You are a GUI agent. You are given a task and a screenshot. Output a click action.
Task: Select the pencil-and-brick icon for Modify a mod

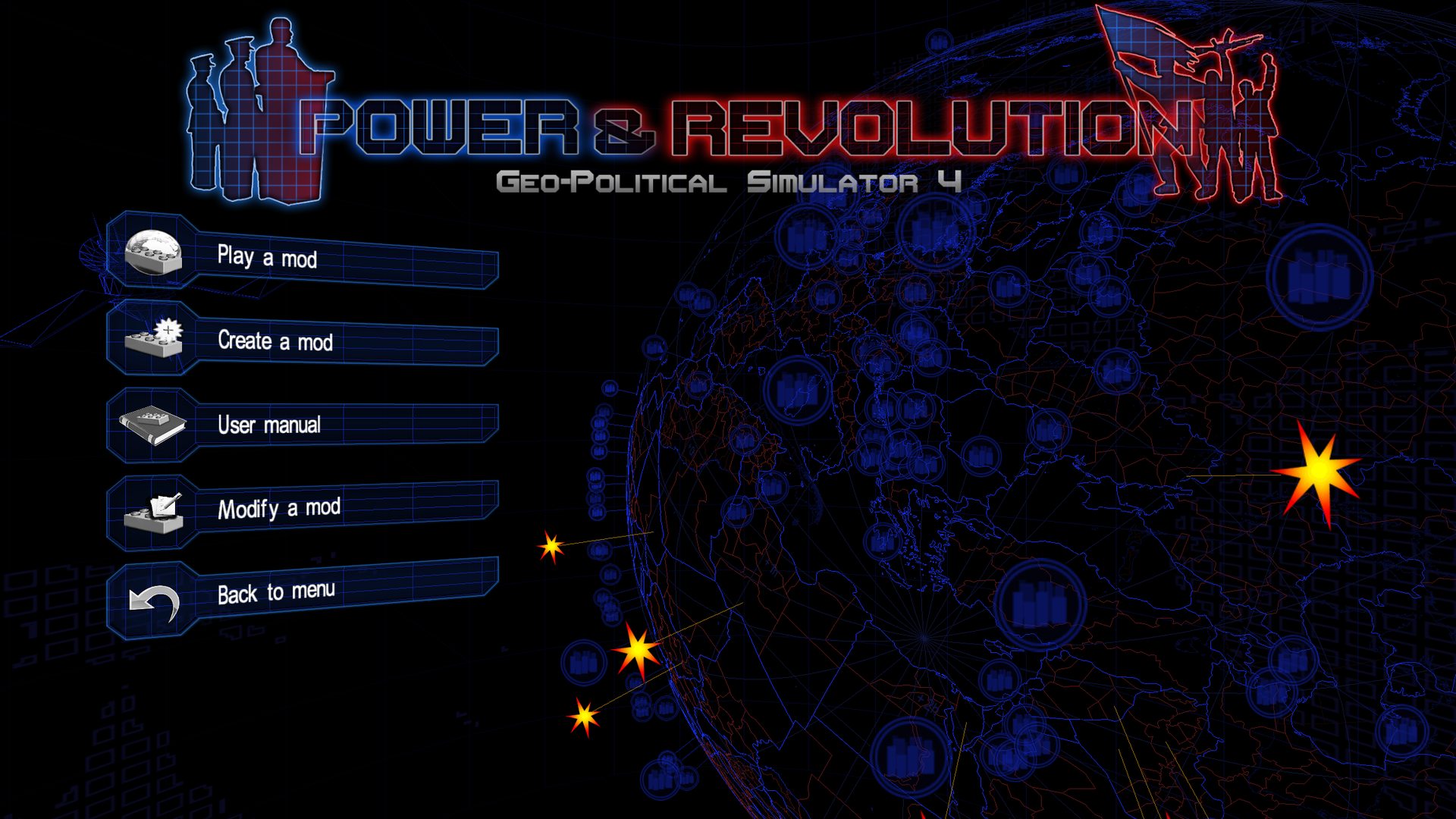(153, 513)
